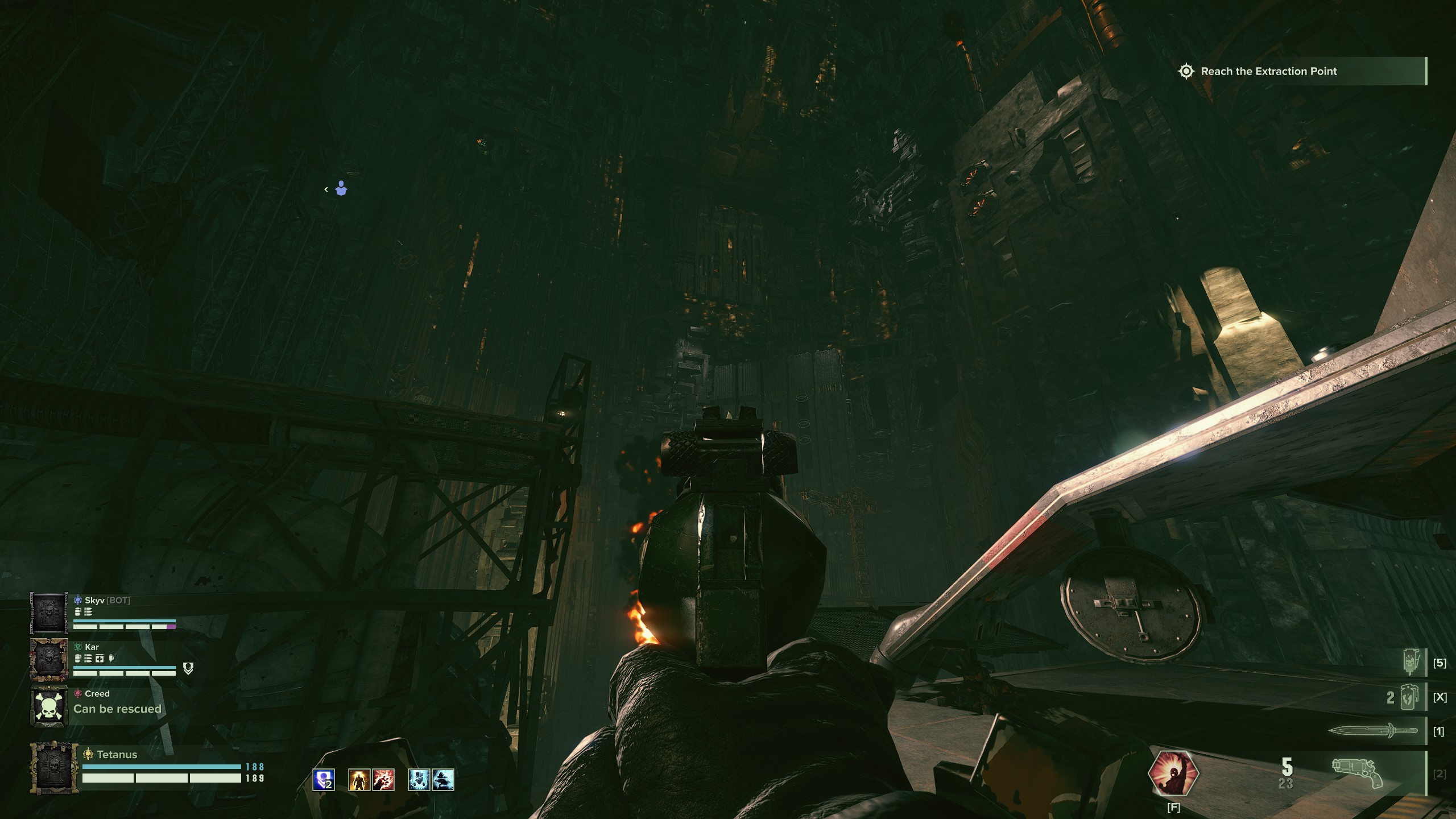Viewport: 1456px width, 819px height.
Task: Click Creed's skull-and-crossbones portrait
Action: tap(50, 706)
